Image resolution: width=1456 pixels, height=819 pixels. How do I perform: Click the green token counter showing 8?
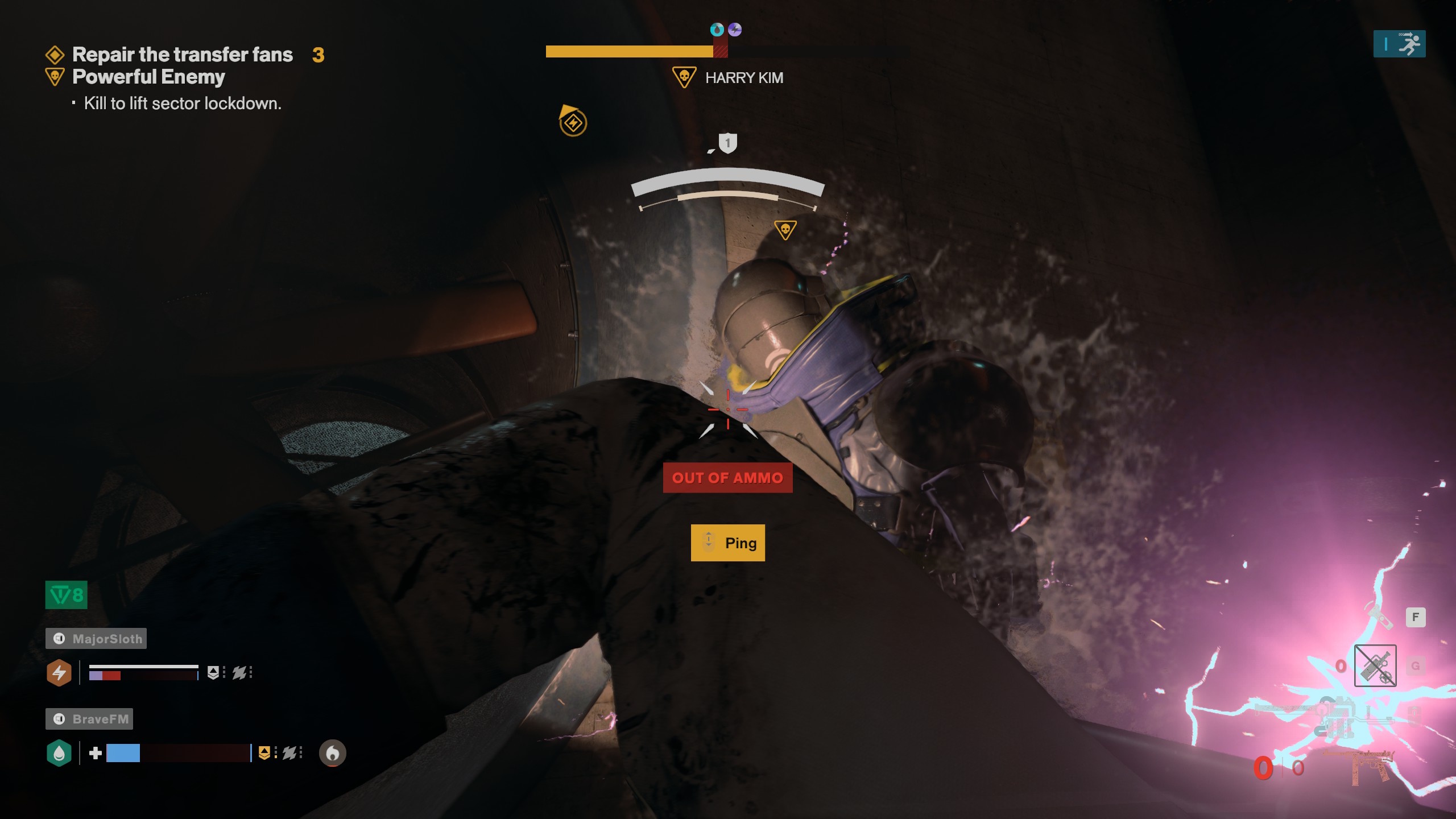[x=65, y=595]
